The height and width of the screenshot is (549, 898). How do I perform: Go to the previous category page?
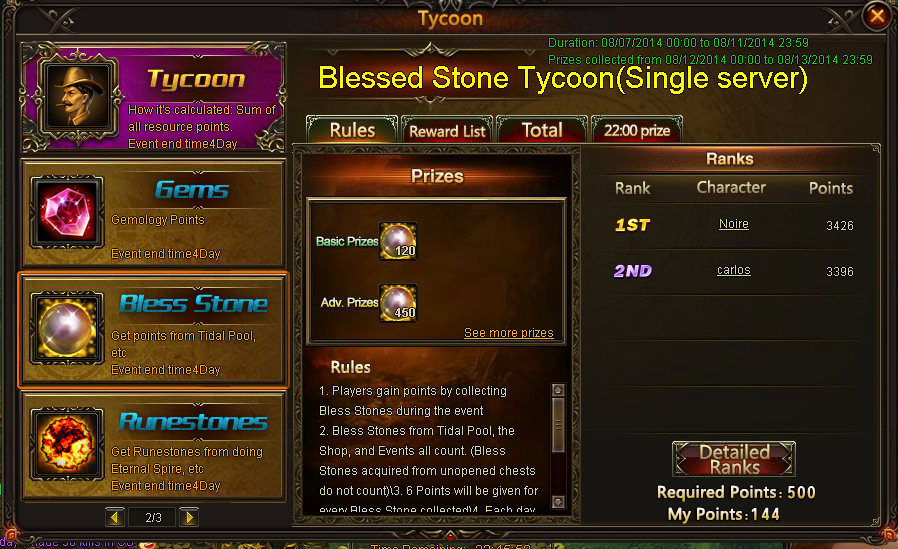(115, 517)
